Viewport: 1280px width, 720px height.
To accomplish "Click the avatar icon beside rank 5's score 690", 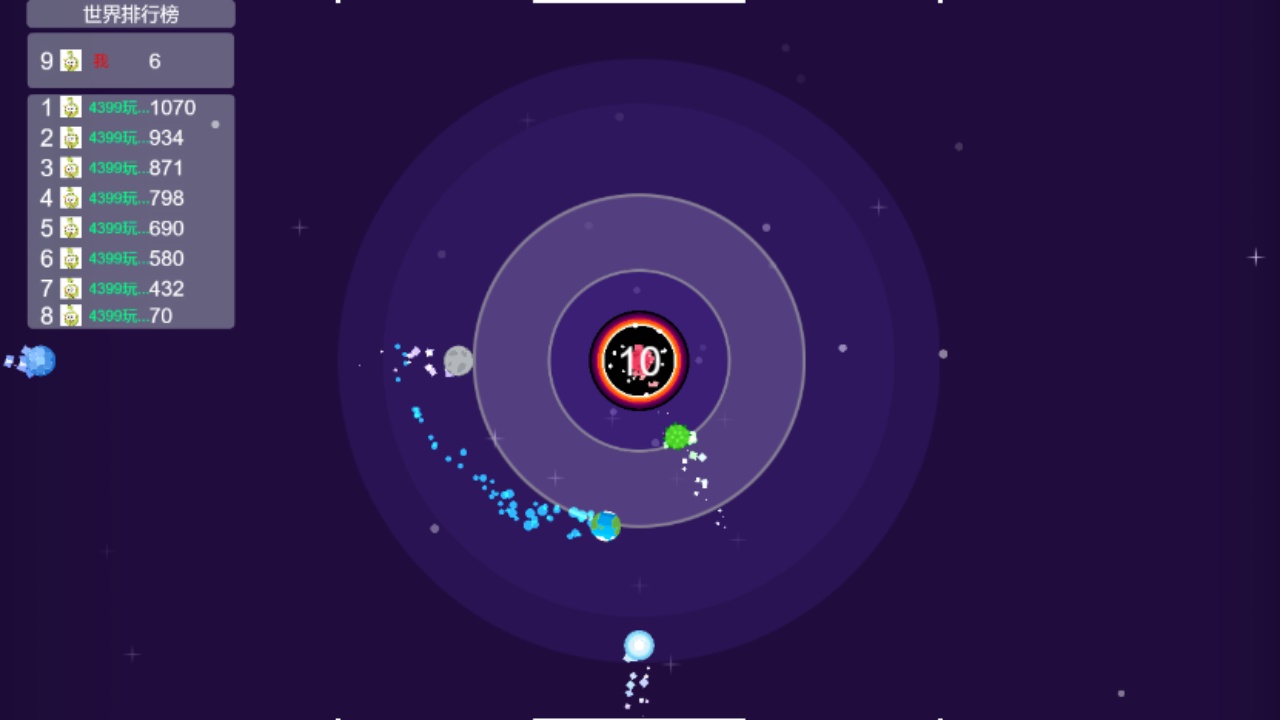I will 70,228.
